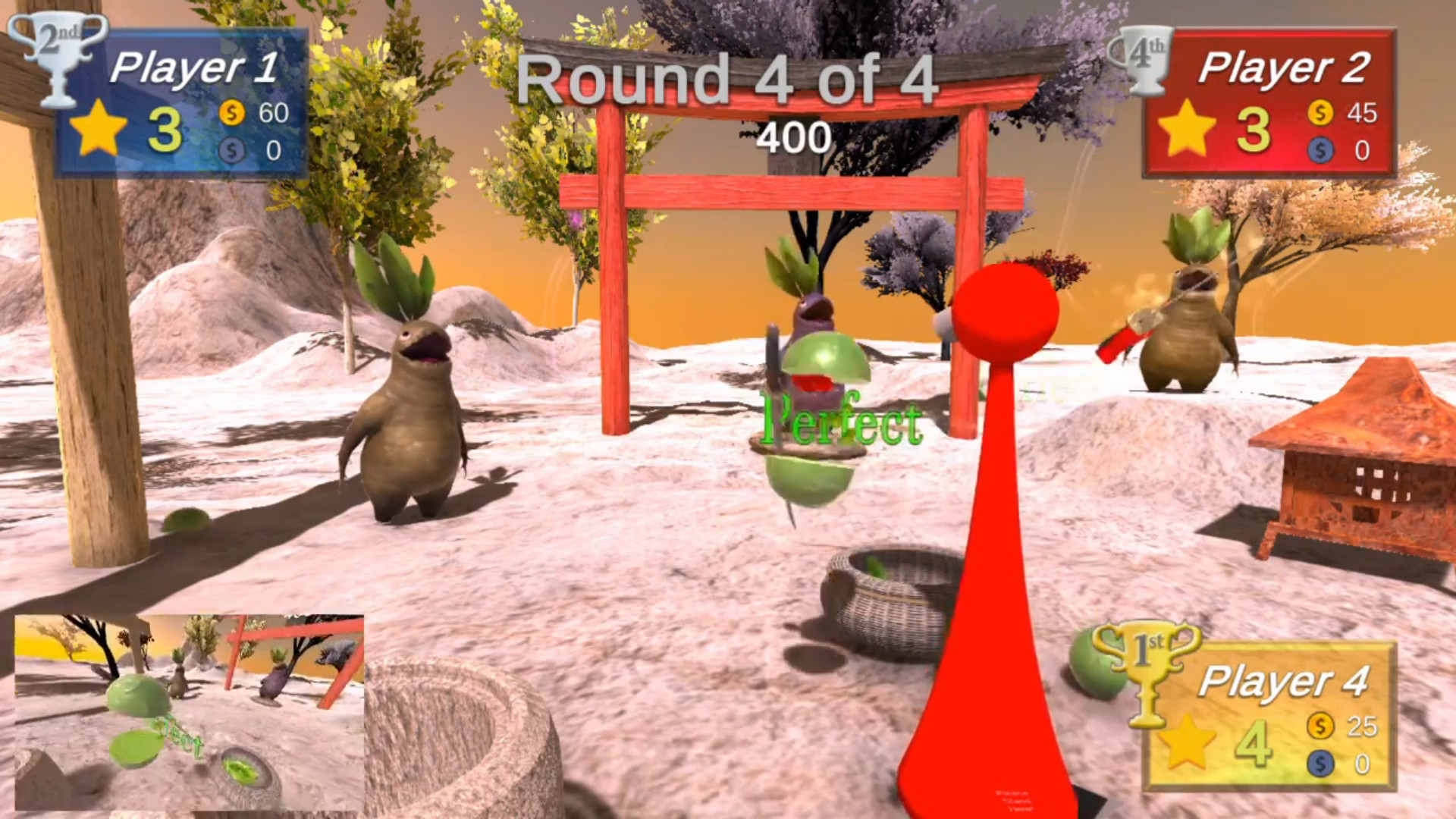1456x819 pixels.
Task: Click the yellow coin icon showing 60
Action: pos(232,114)
